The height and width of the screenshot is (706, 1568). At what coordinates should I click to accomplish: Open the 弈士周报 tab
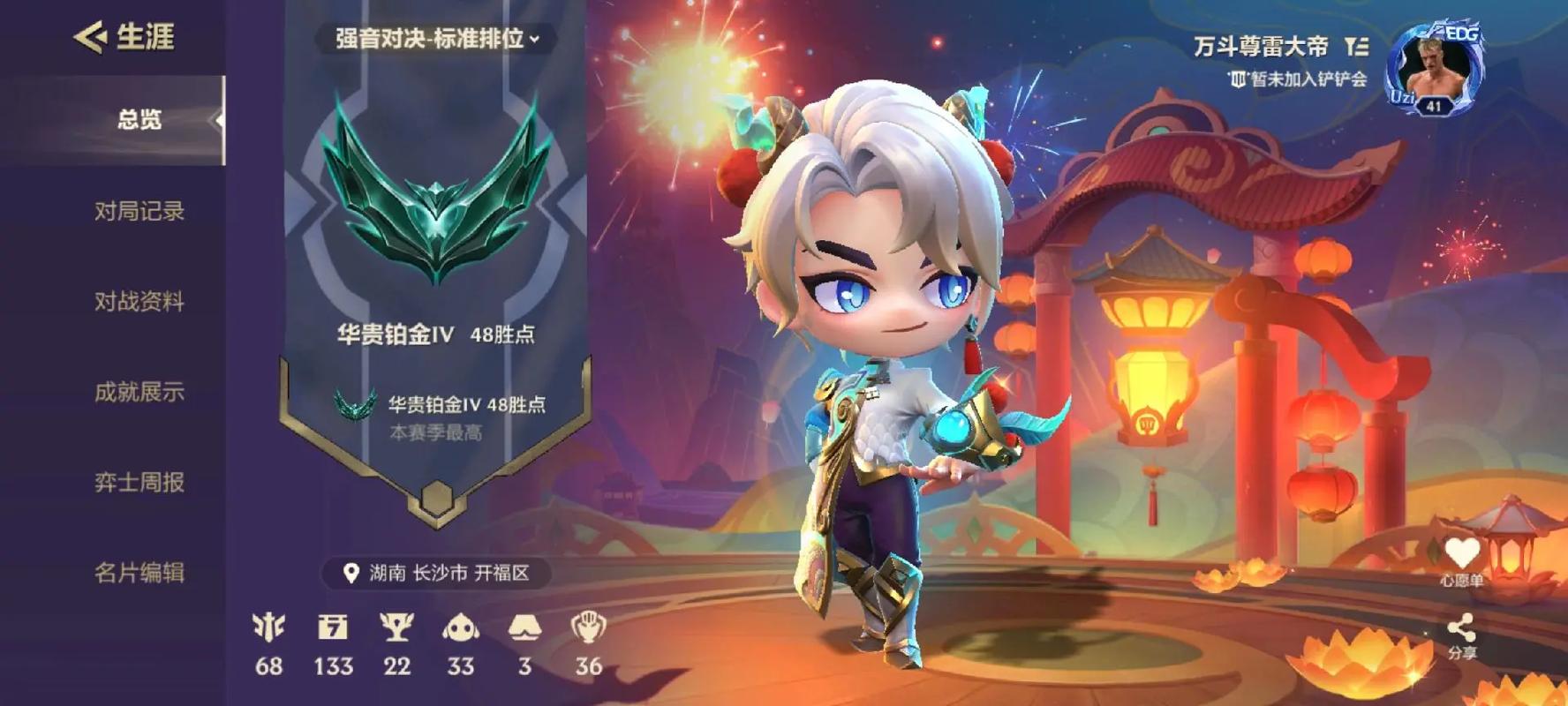click(x=139, y=483)
